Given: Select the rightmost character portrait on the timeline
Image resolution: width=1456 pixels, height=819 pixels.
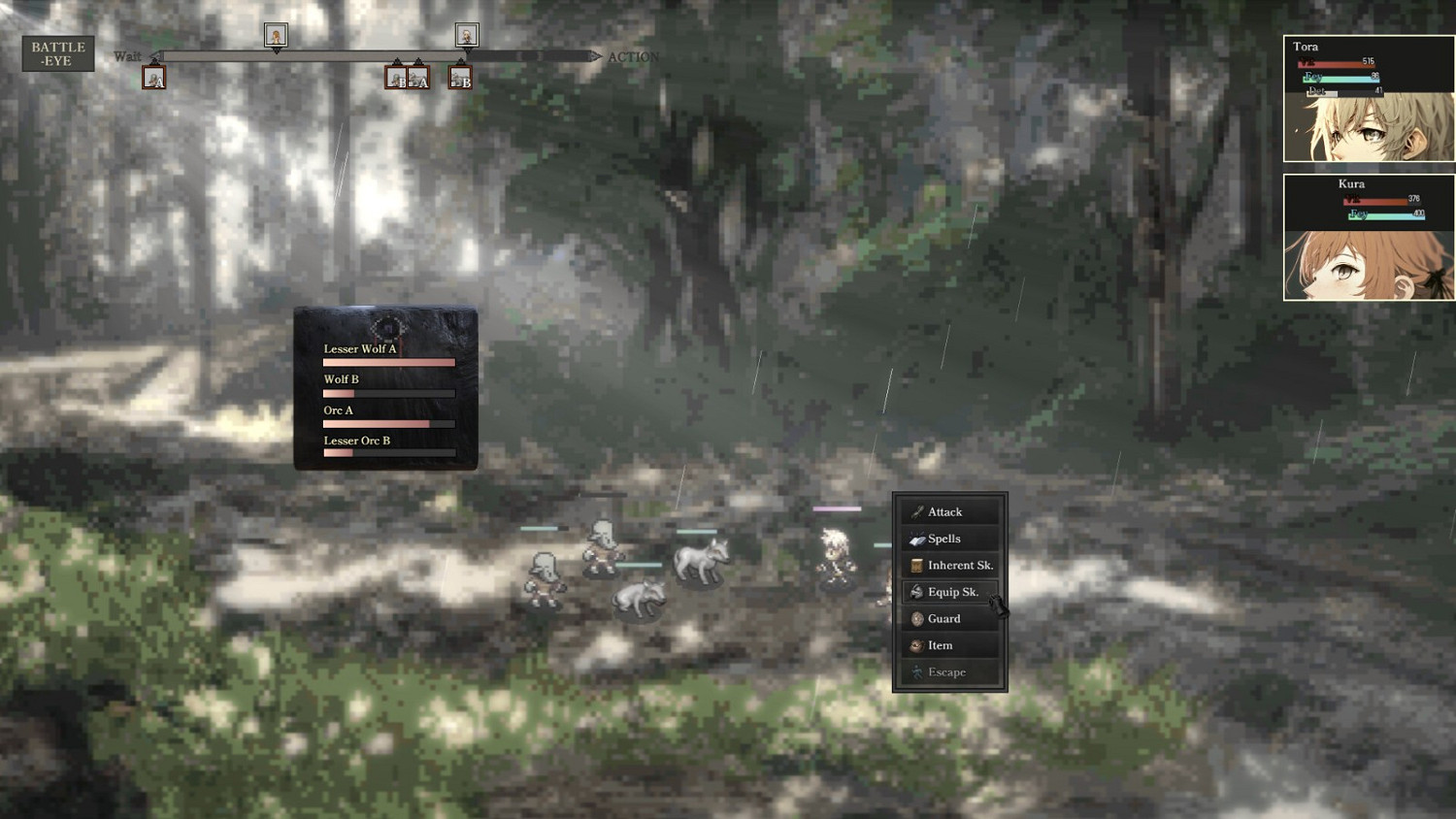Looking at the screenshot, I should click(466, 34).
